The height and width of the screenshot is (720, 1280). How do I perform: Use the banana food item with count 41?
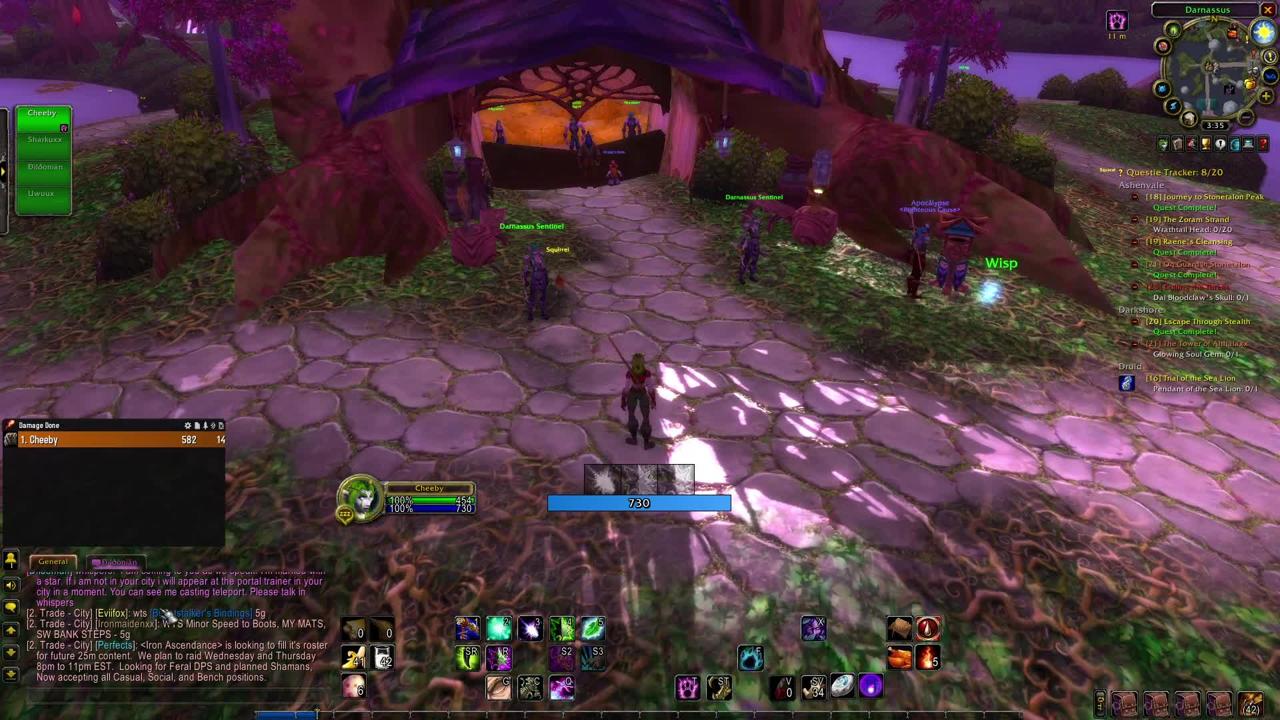[x=353, y=657]
